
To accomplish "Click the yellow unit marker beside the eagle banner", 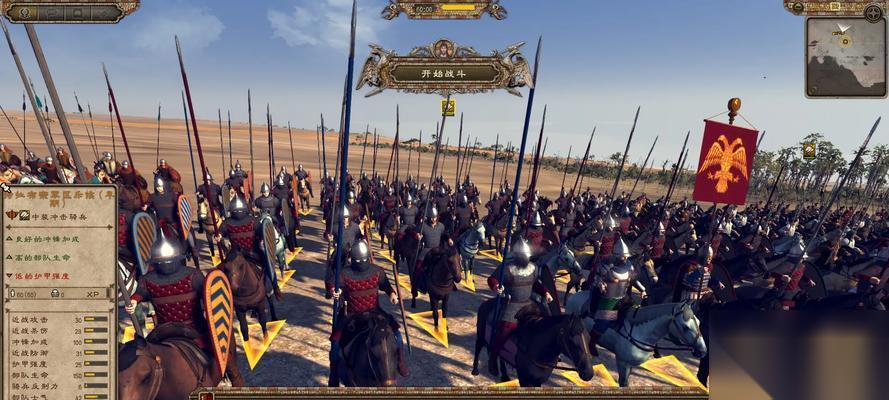I will click(x=808, y=150).
